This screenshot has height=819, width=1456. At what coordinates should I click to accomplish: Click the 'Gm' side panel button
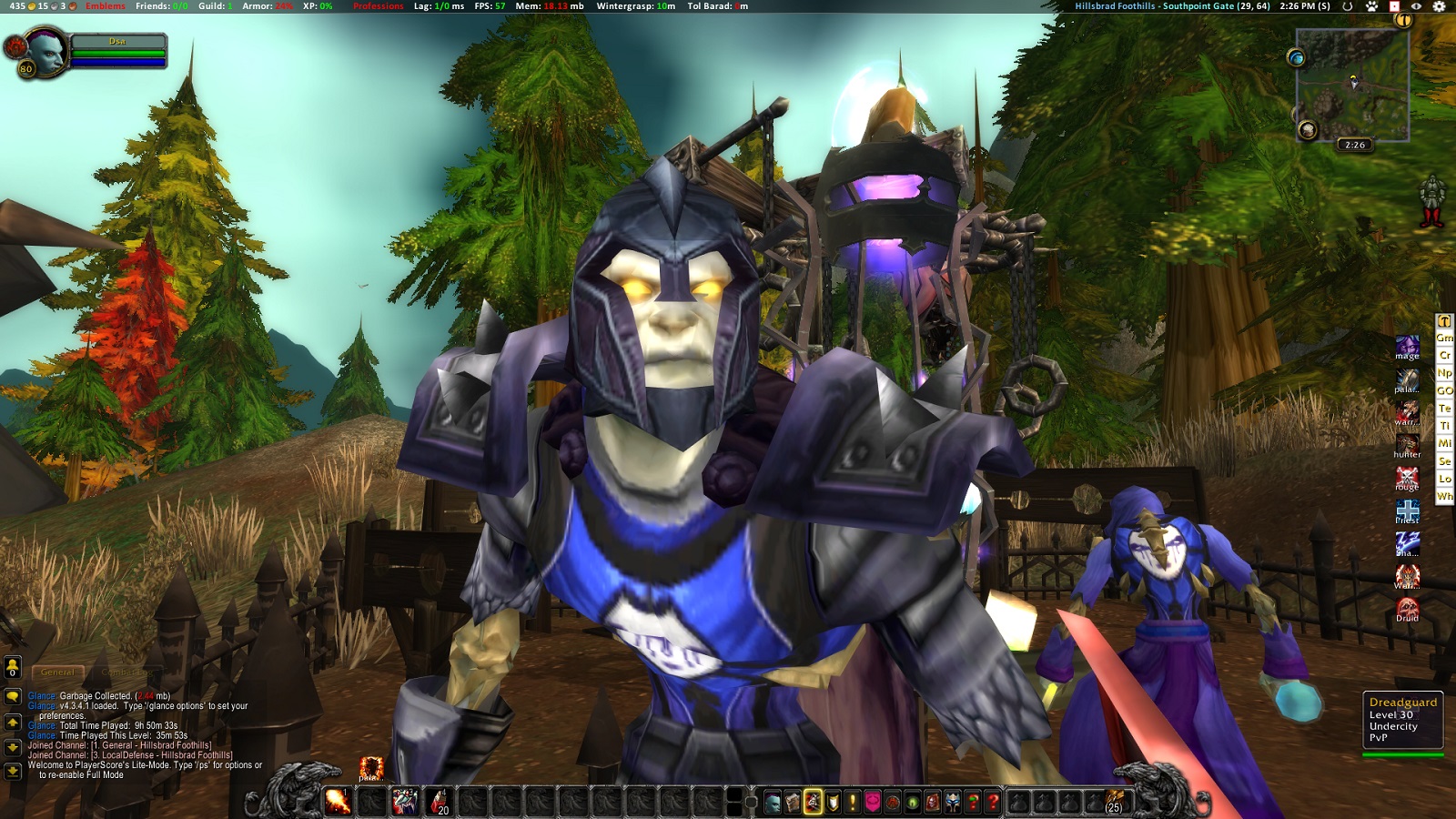[x=1444, y=338]
